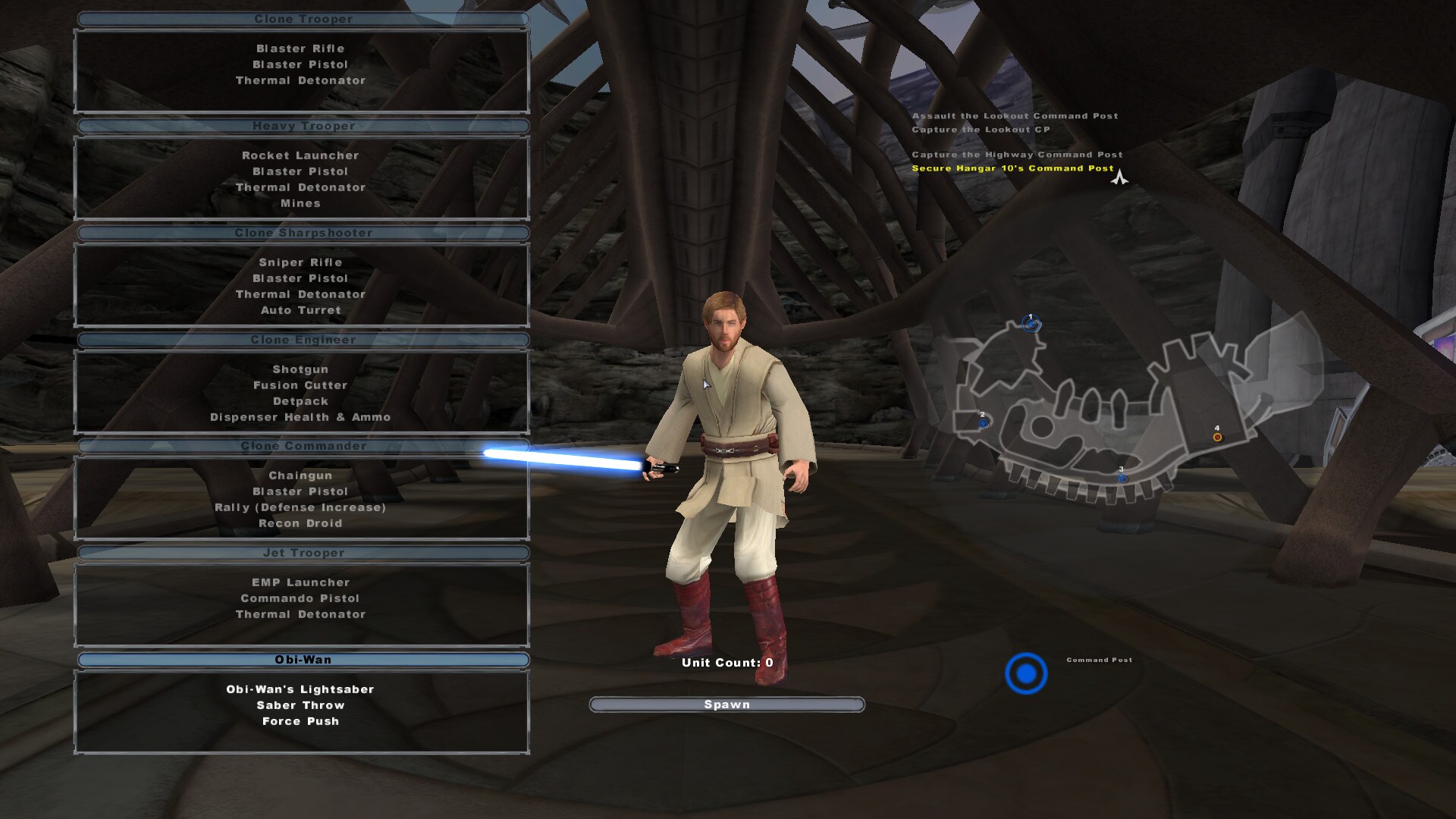The height and width of the screenshot is (819, 1456).
Task: Select the Clone Engineer class
Action: [x=303, y=340]
